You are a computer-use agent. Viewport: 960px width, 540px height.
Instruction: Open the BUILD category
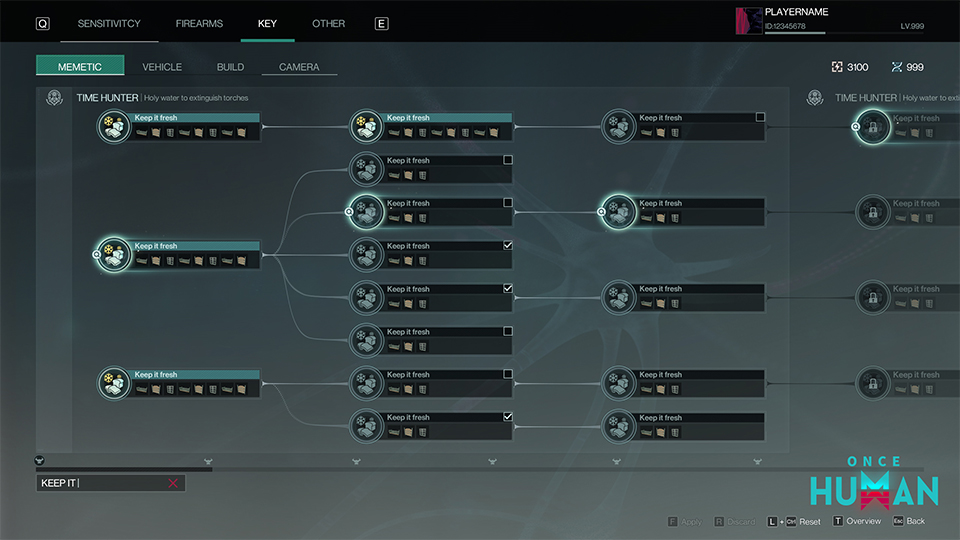[230, 67]
